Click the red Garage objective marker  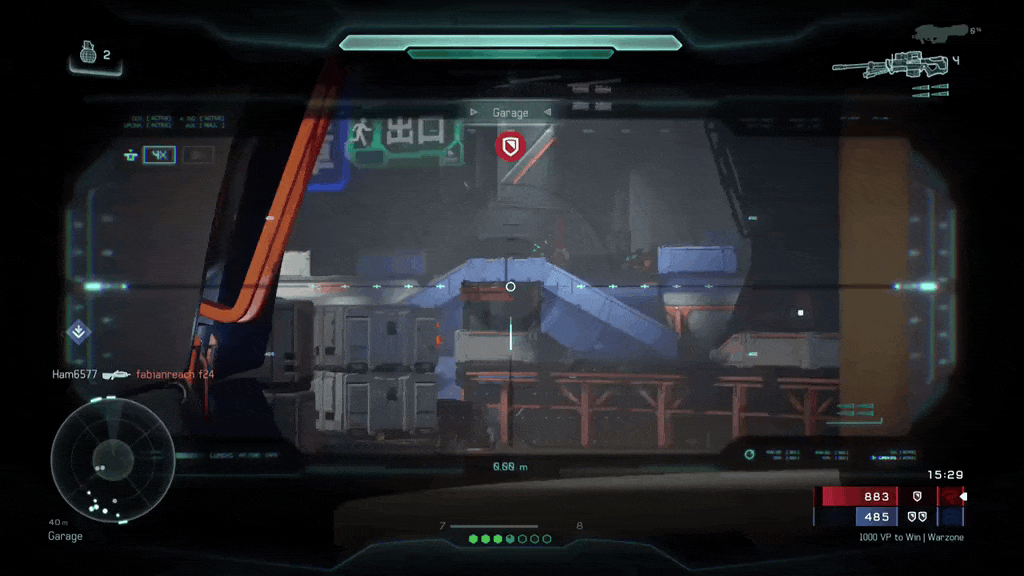click(x=510, y=146)
